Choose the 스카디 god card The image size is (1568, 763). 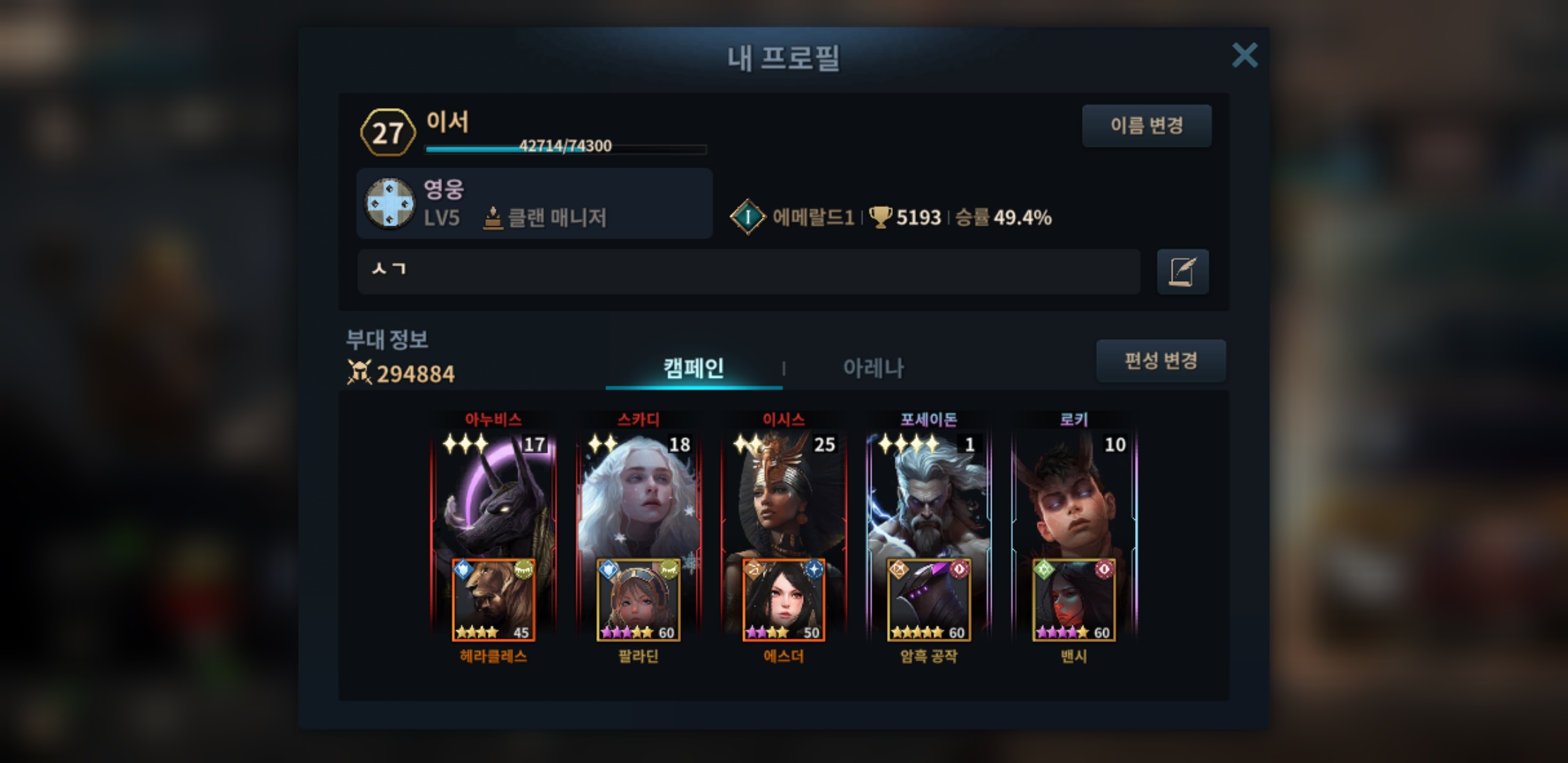[x=639, y=495]
